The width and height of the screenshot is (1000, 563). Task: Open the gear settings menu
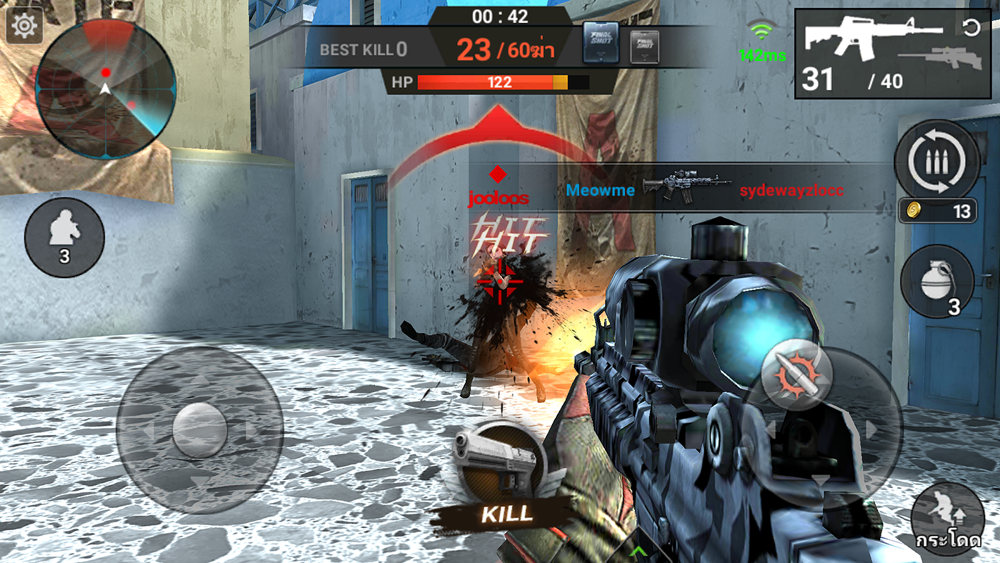[x=23, y=25]
